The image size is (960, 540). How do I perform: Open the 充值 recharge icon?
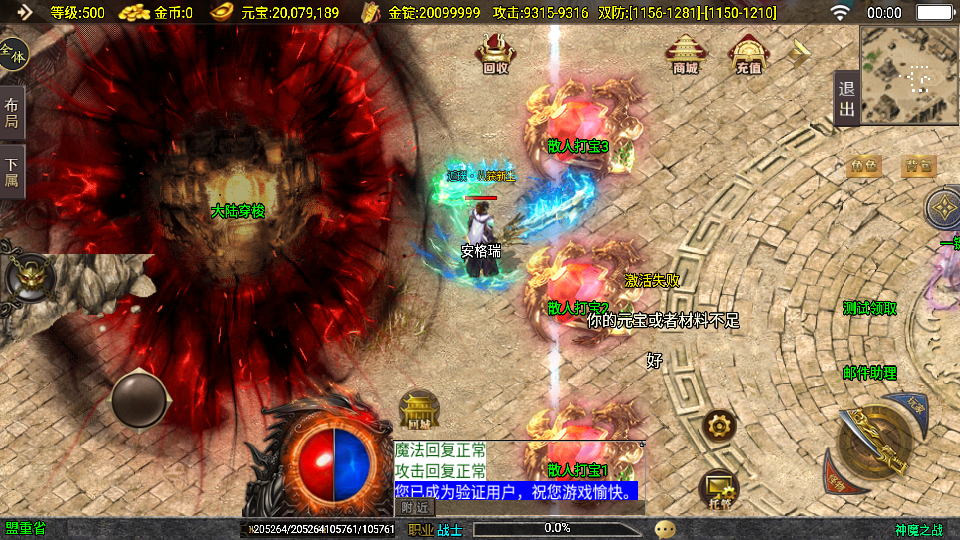(x=748, y=54)
